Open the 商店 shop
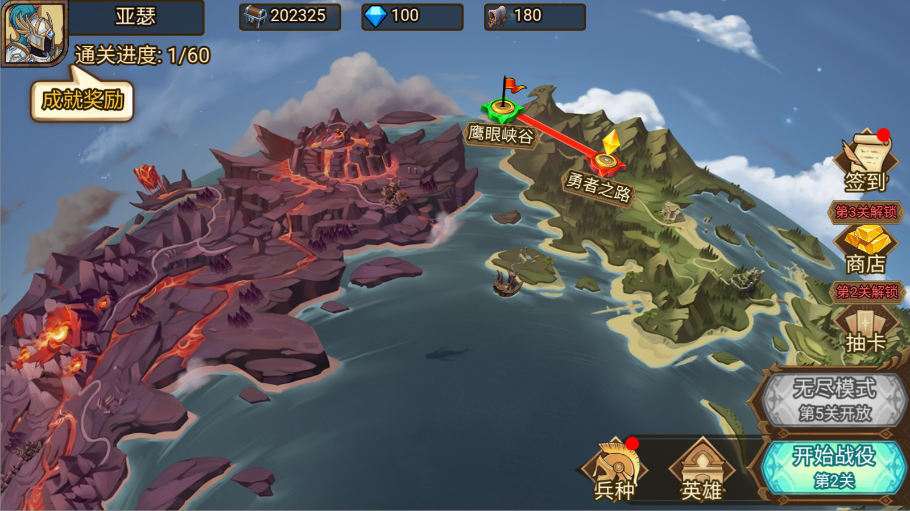This screenshot has height=511, width=910. pyautogui.click(x=865, y=249)
